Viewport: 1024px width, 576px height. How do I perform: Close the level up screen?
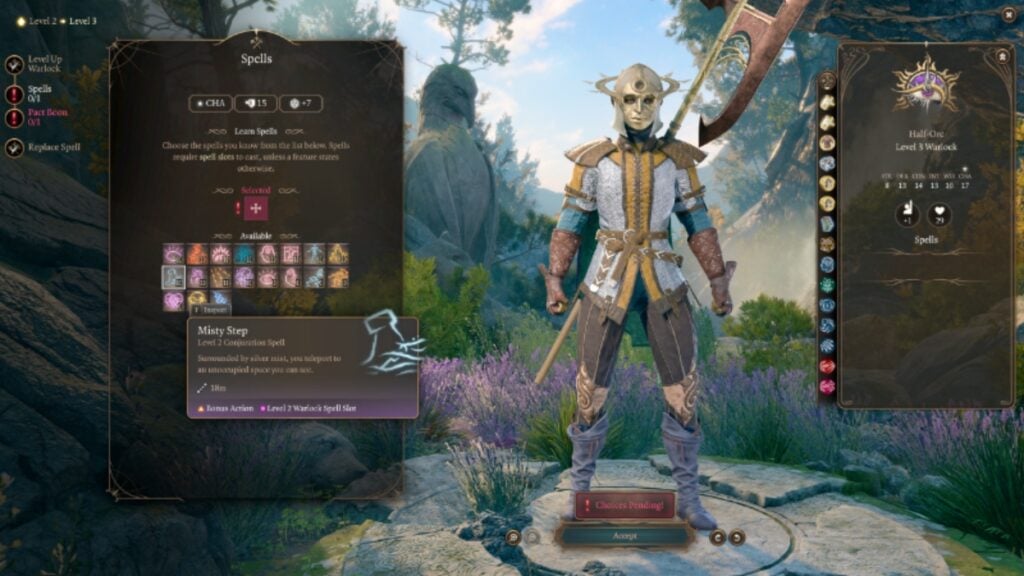pyautogui.click(x=1007, y=15)
